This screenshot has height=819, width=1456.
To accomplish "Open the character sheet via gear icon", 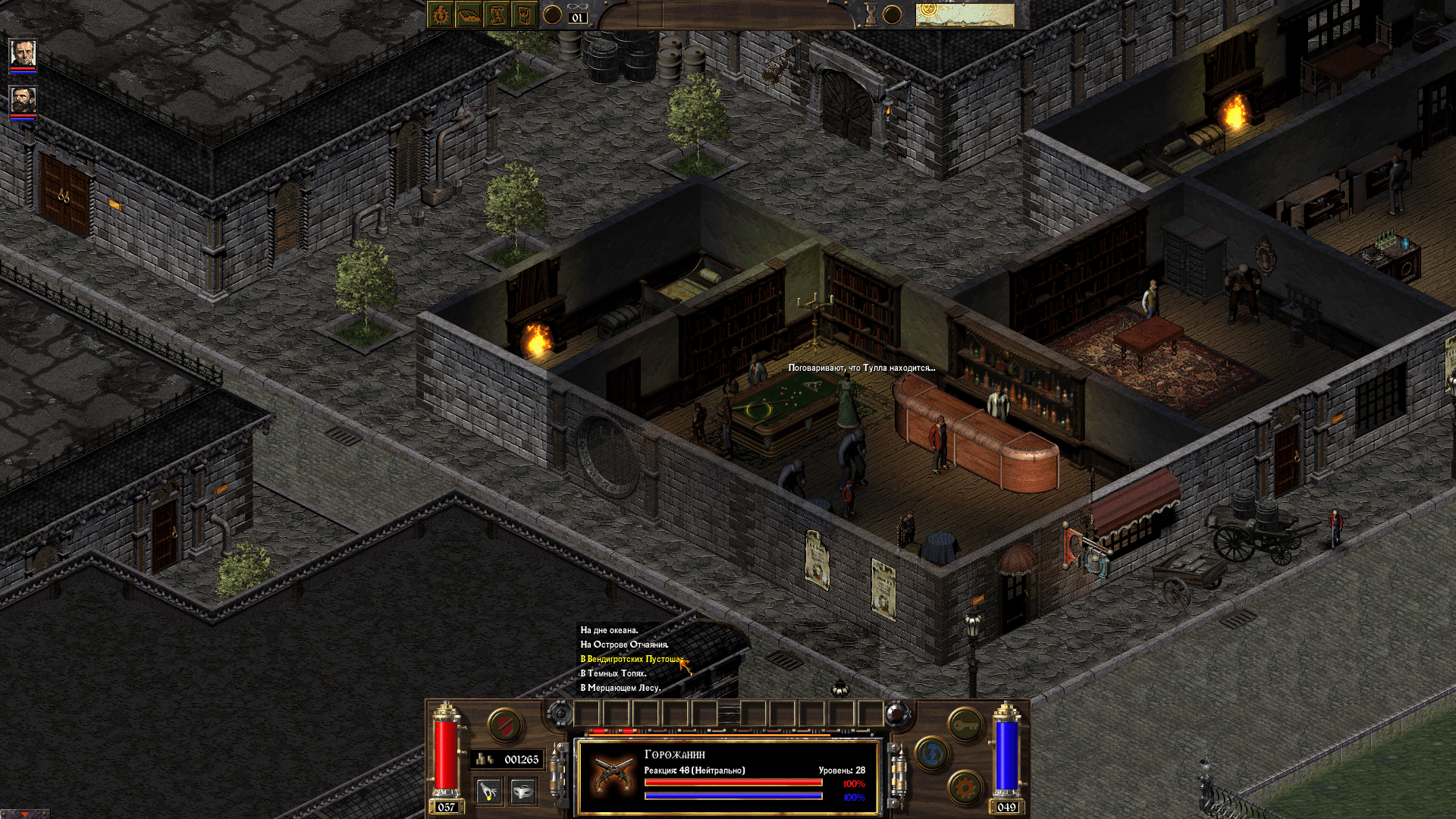I will 438,14.
